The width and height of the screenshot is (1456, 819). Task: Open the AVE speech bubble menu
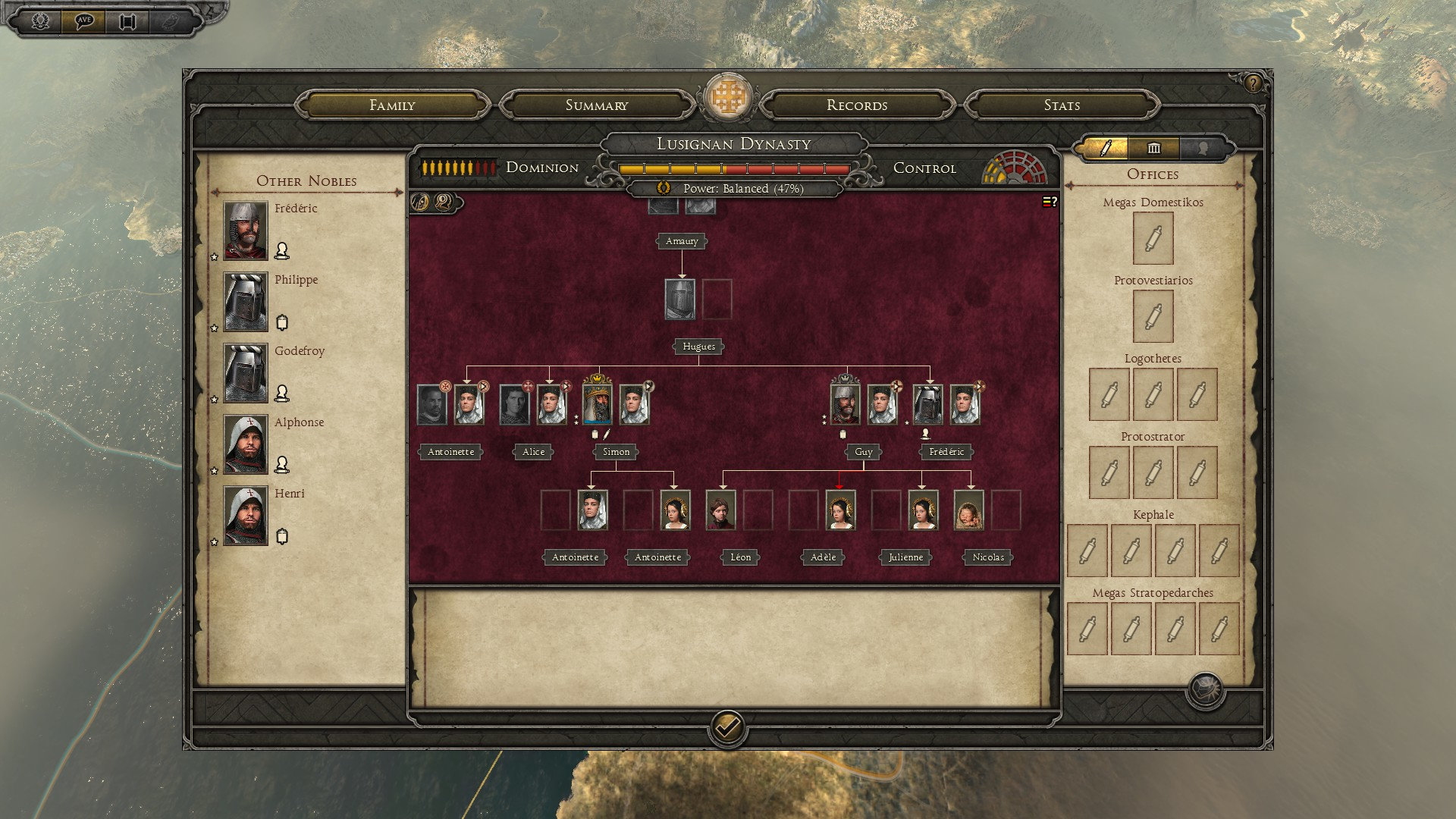pos(83,21)
